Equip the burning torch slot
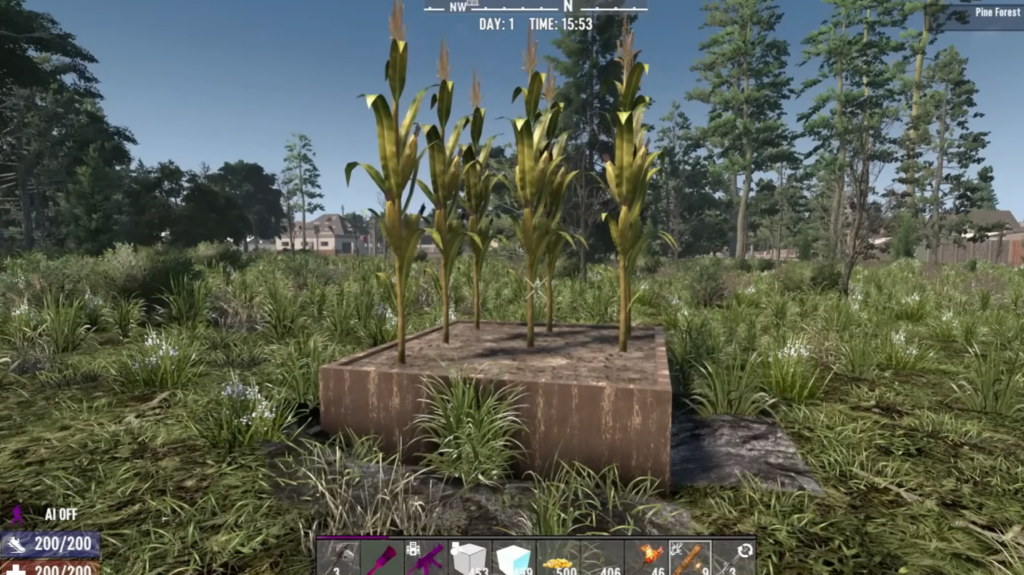Image resolution: width=1024 pixels, height=575 pixels. [646, 558]
